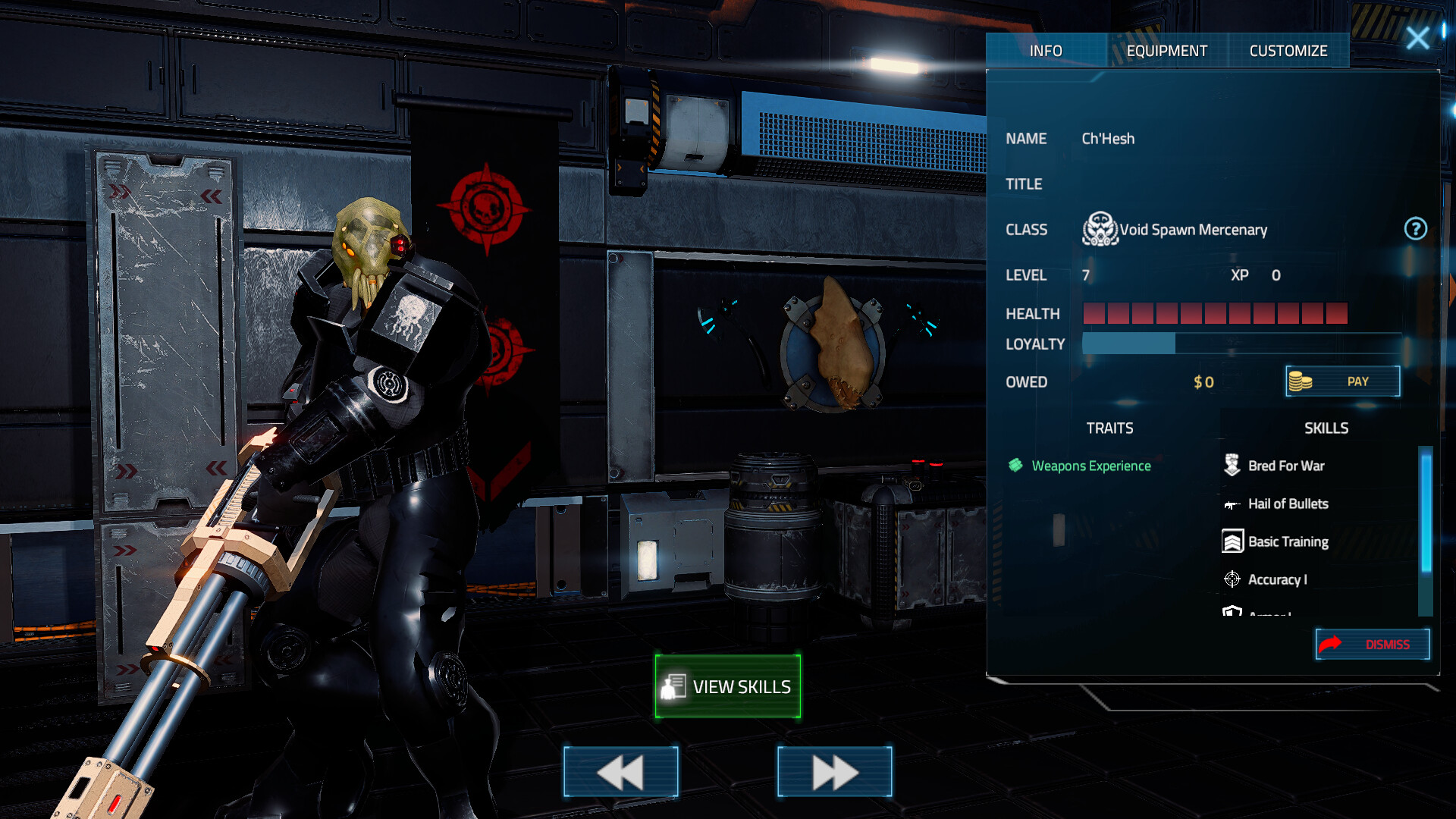The width and height of the screenshot is (1456, 819).
Task: View the SKILLS section
Action: [x=1326, y=428]
